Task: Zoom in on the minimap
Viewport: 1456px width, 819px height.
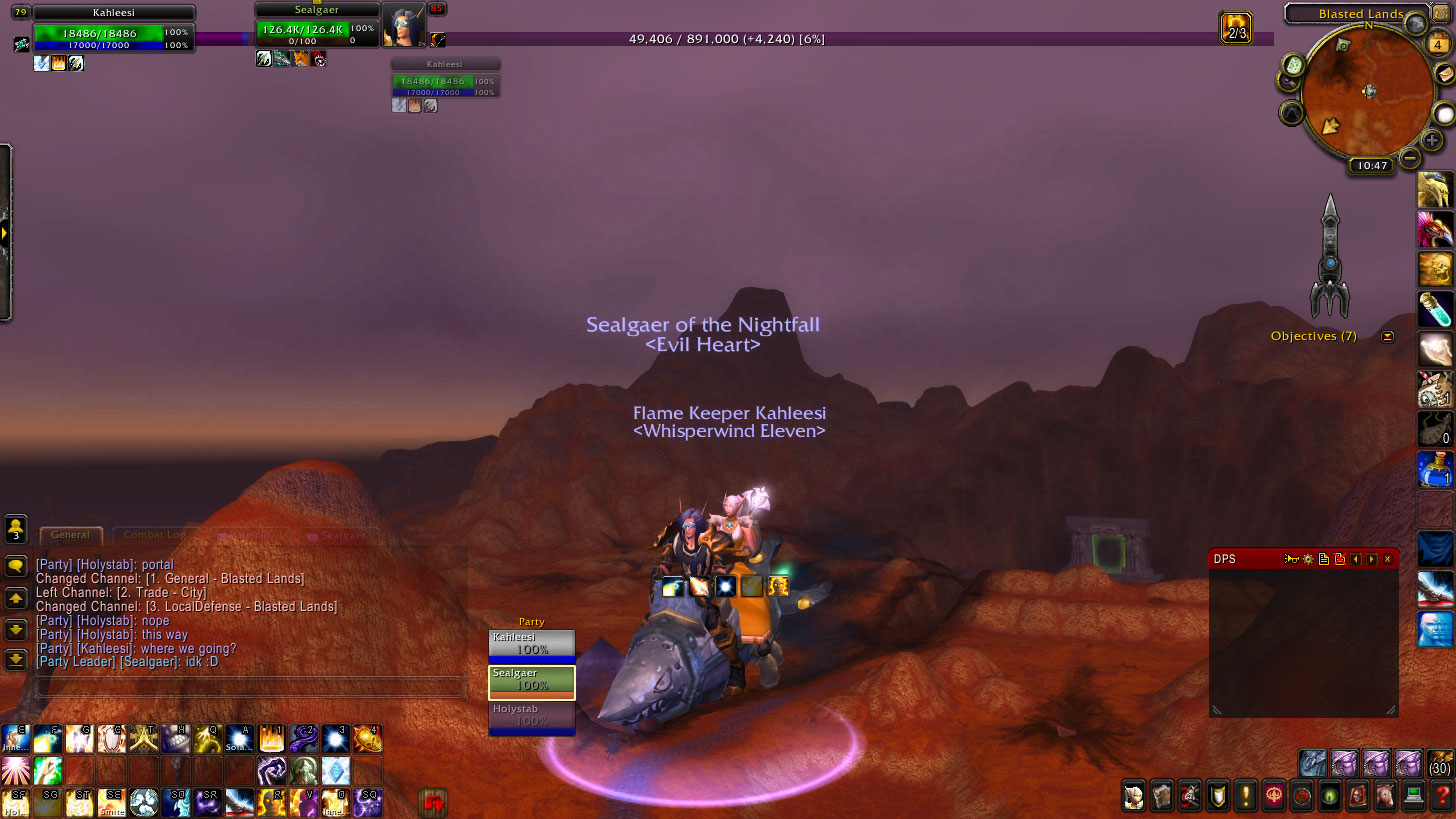Action: pos(1432,140)
